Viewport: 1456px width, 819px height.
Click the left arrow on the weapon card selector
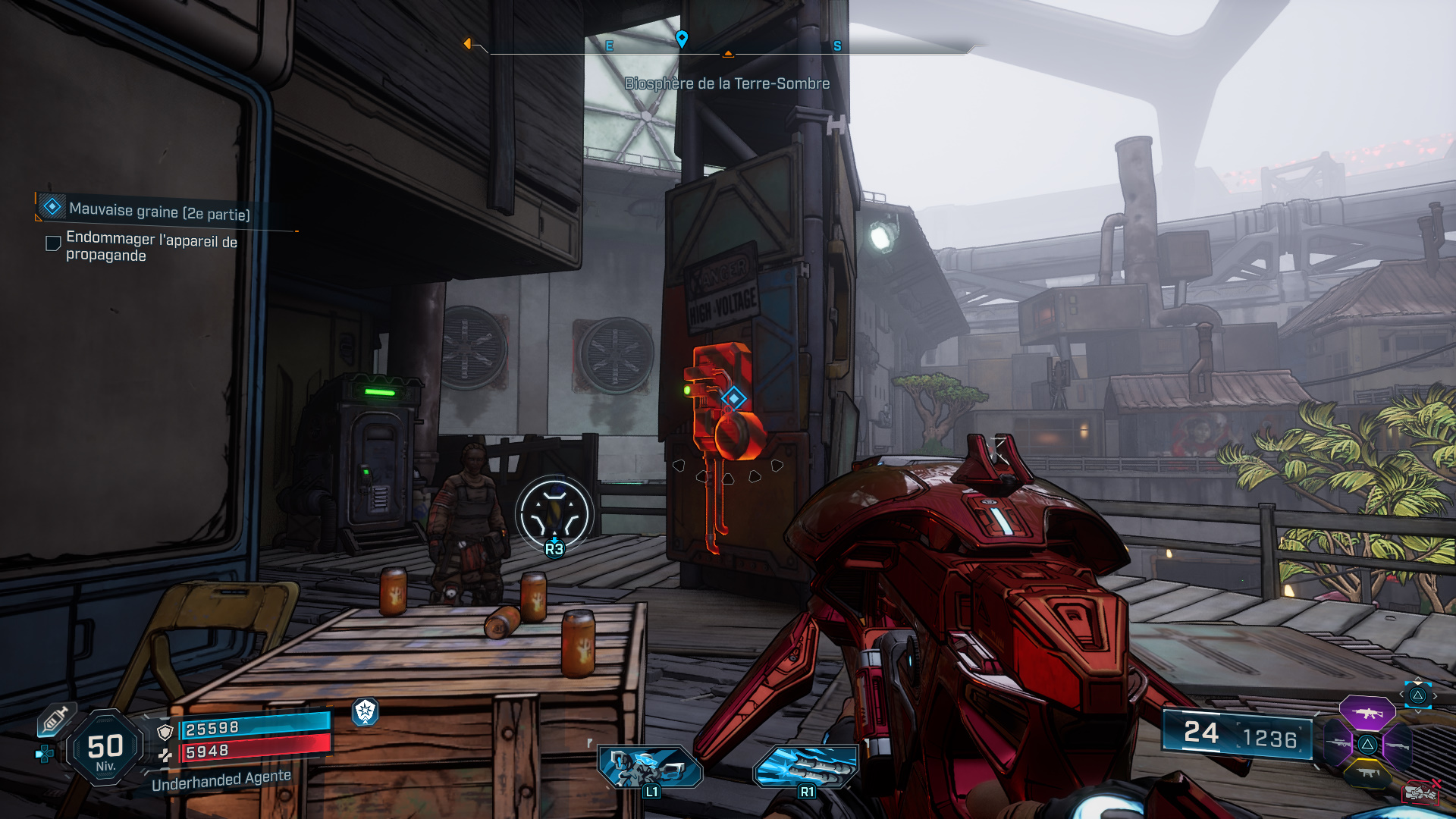(1401, 694)
